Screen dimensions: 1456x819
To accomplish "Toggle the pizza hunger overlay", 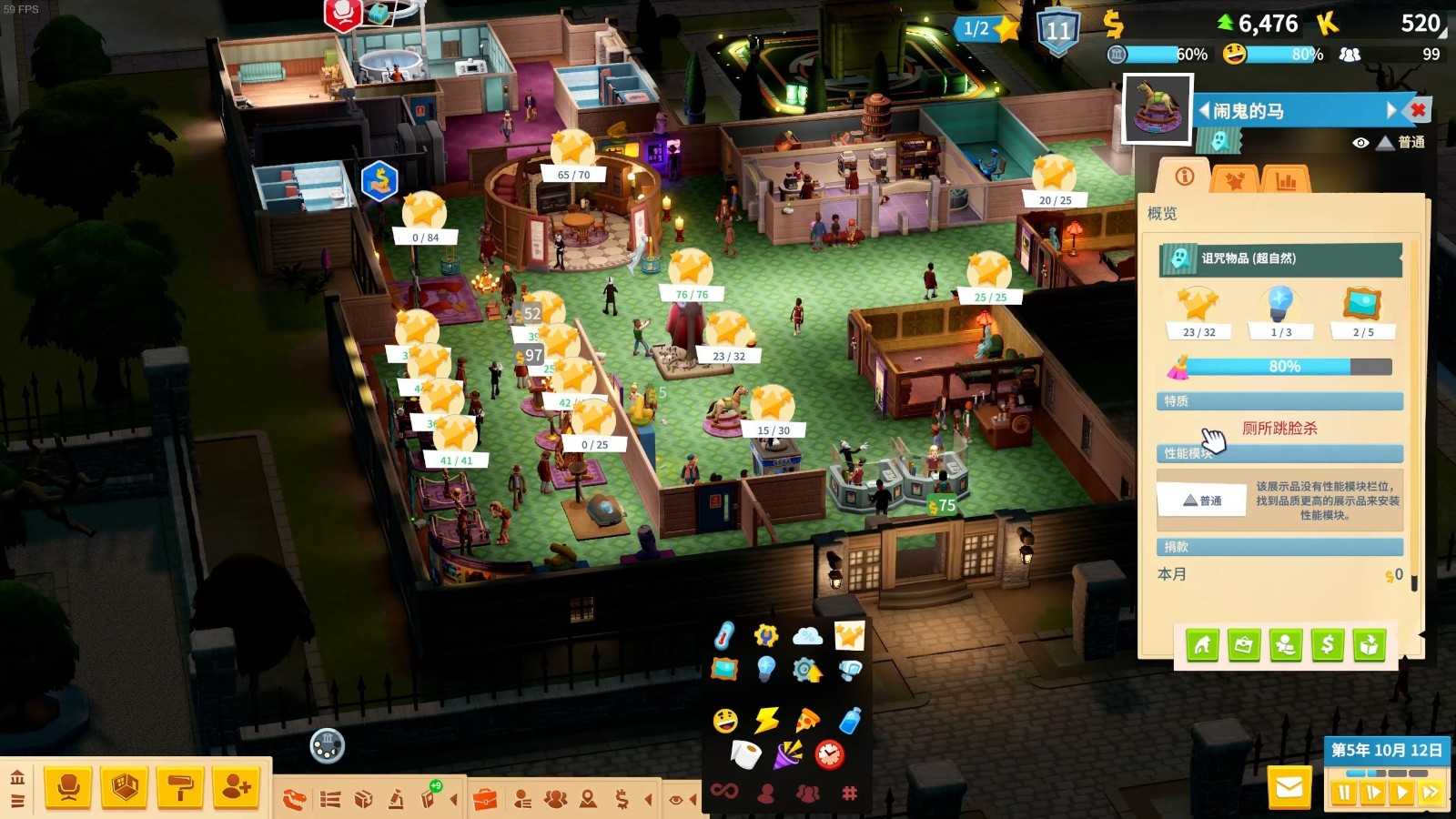I will pyautogui.click(x=807, y=721).
